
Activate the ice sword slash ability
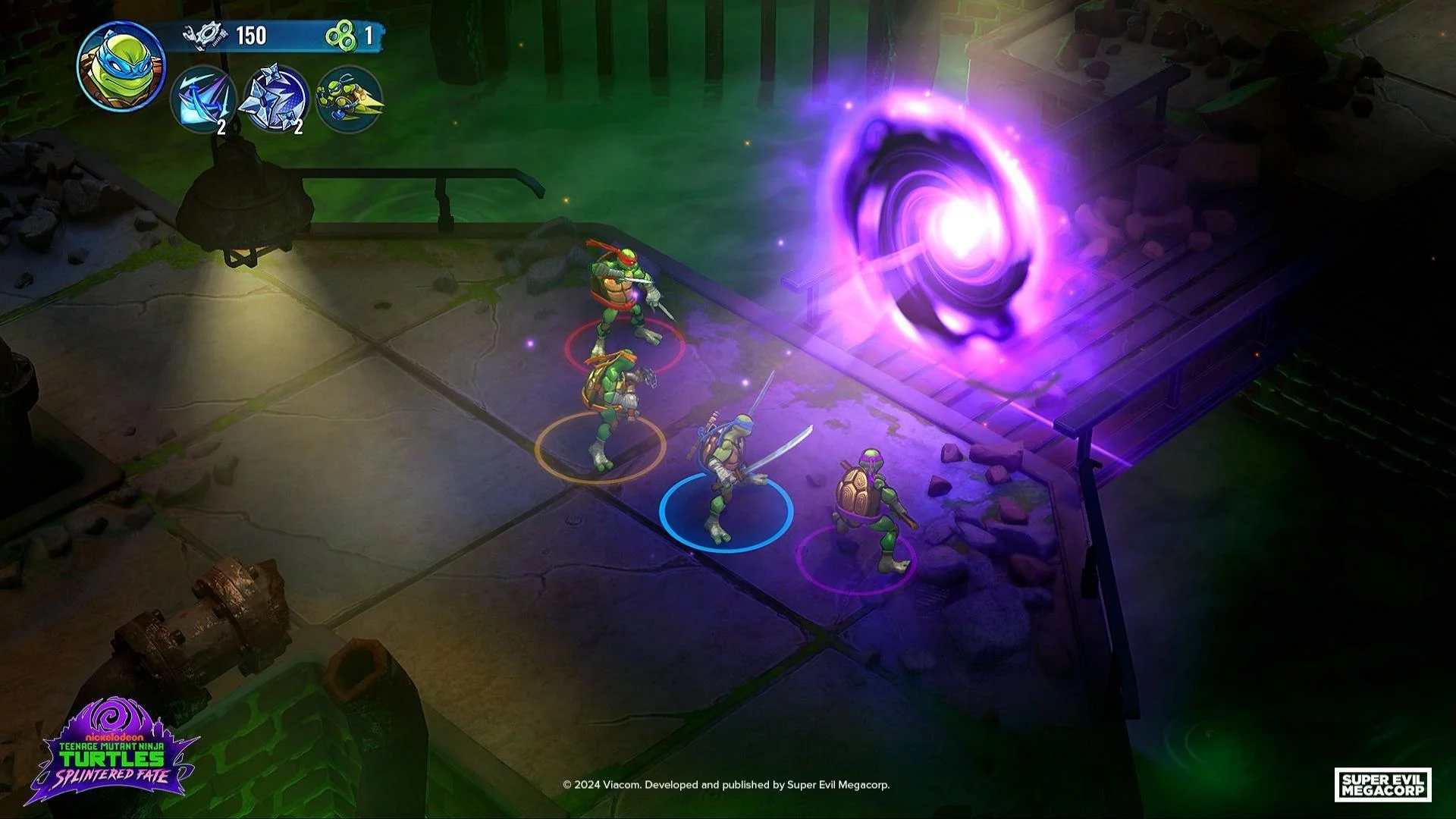202,99
